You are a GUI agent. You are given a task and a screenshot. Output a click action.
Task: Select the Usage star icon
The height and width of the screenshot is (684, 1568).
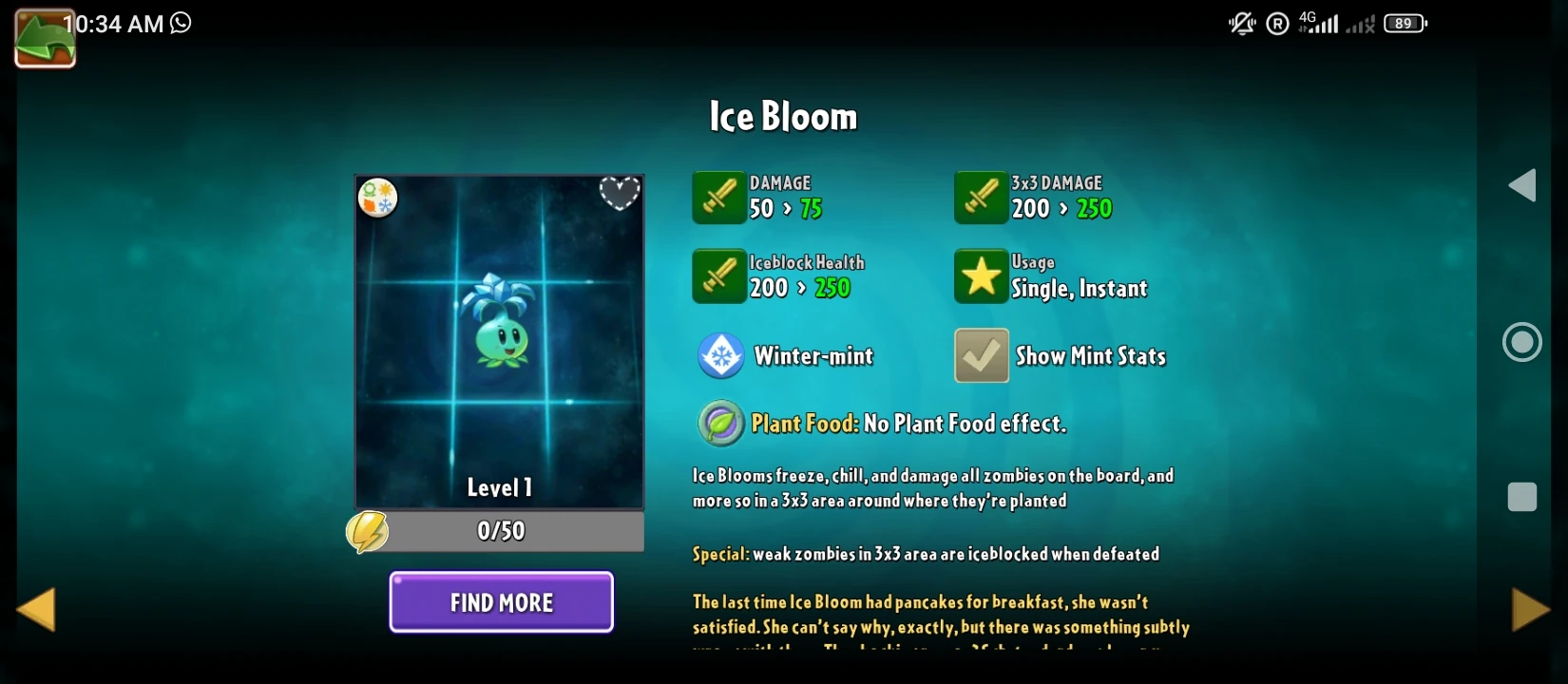981,276
